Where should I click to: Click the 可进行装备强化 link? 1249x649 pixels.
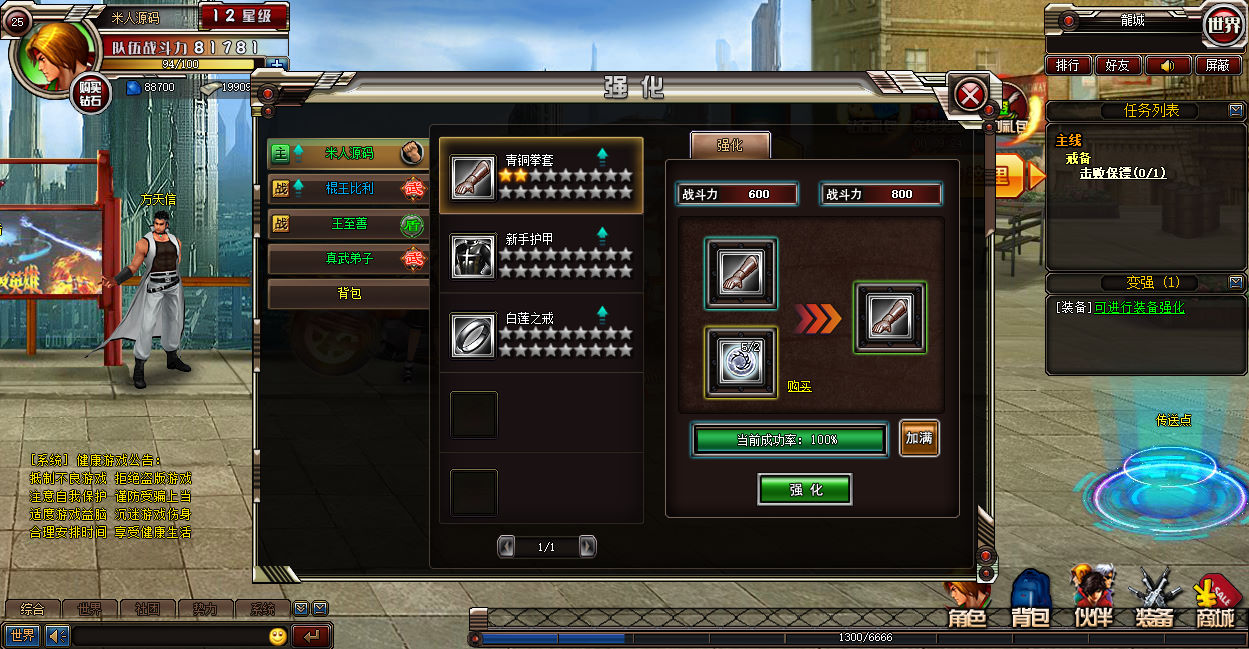click(1139, 308)
